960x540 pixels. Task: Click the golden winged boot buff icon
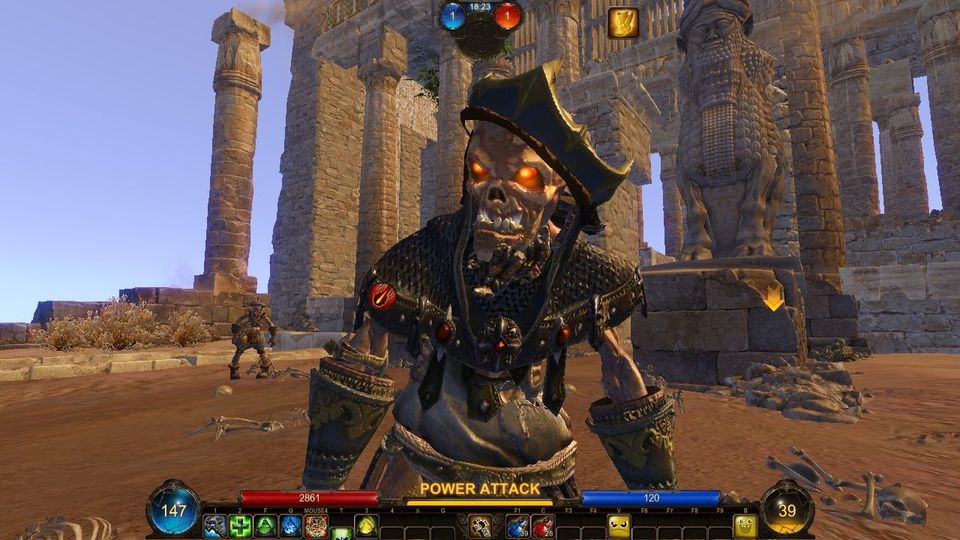tap(623, 23)
